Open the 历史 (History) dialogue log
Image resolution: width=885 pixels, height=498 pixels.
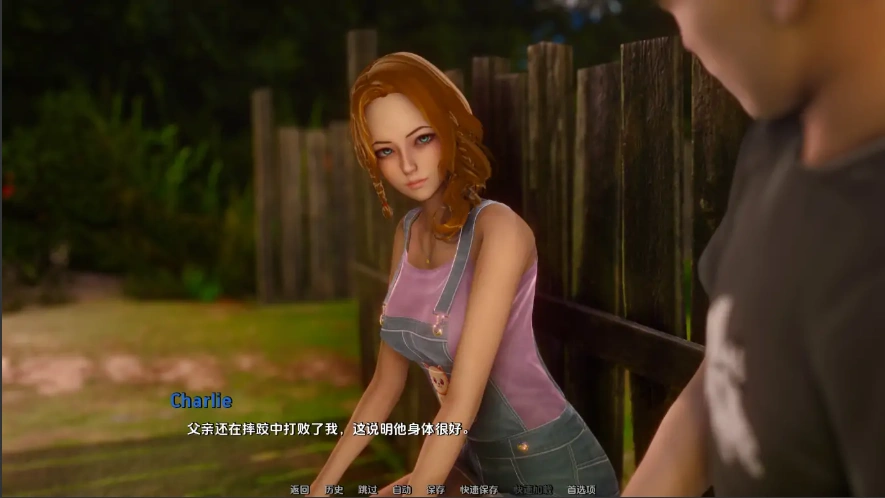pyautogui.click(x=334, y=490)
